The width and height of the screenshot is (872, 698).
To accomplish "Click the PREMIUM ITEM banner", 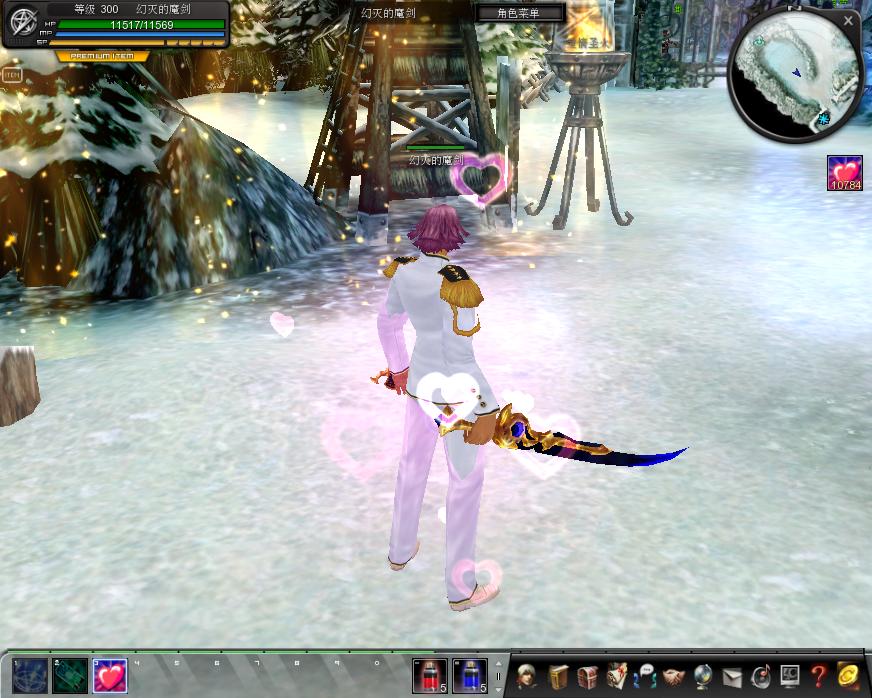I will 103,56.
